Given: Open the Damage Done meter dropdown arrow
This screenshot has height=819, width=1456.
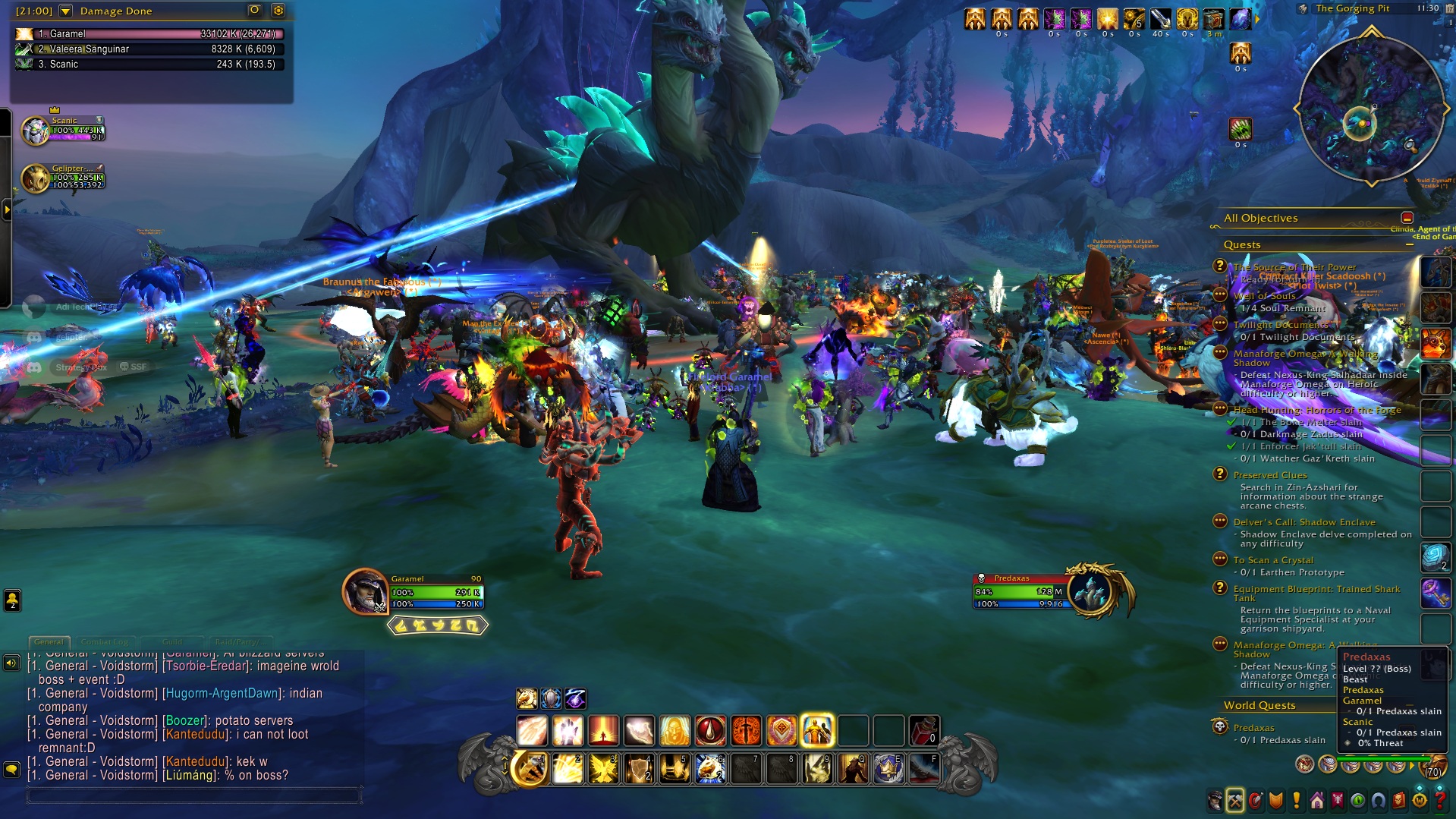Looking at the screenshot, I should [65, 11].
